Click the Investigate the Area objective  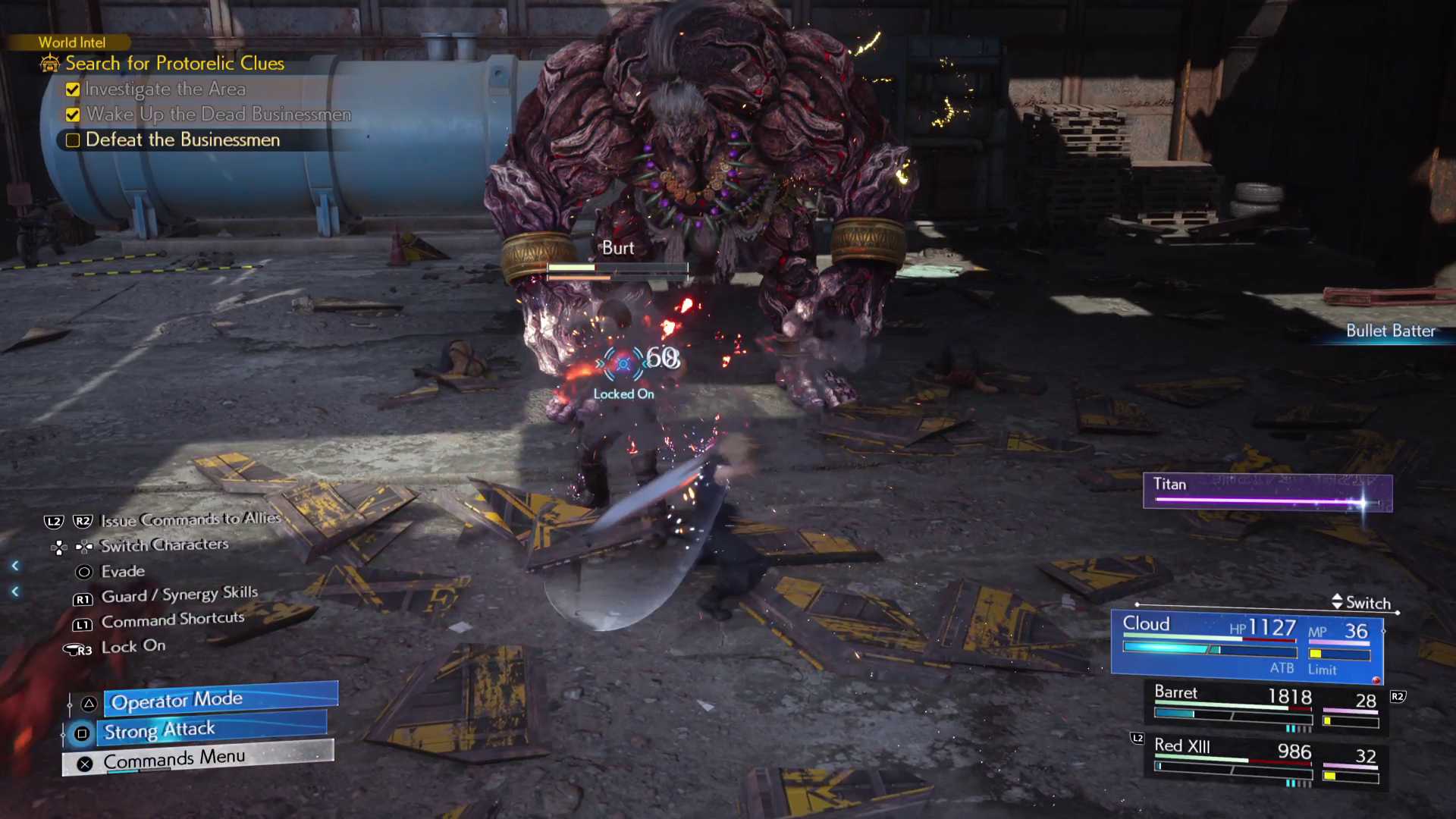pos(165,89)
